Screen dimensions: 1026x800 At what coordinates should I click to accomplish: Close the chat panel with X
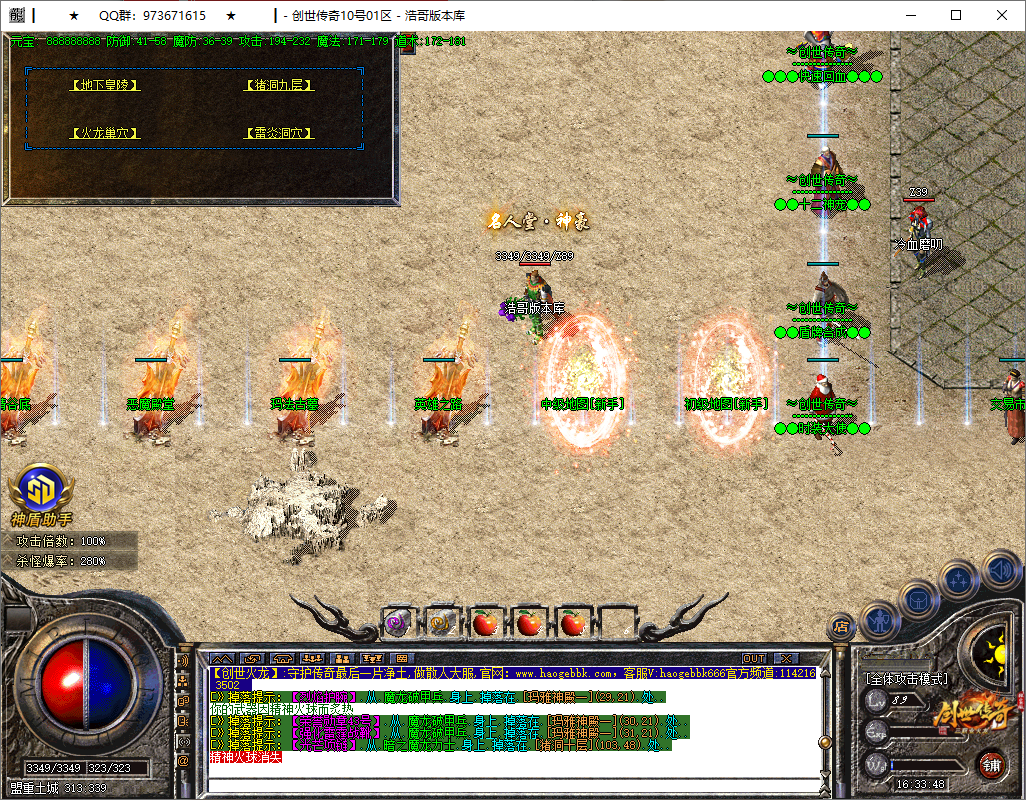(x=785, y=658)
